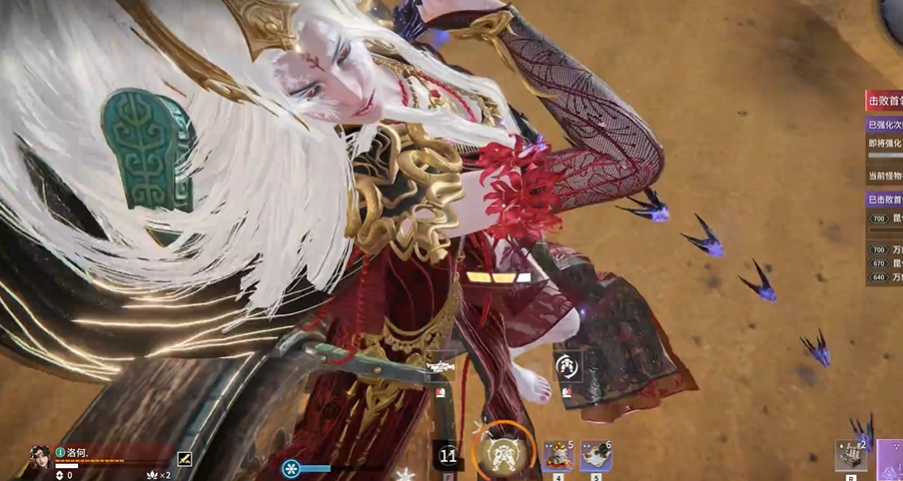Click the yellow weapon icon beside player bar
The image size is (903, 481).
185,459
